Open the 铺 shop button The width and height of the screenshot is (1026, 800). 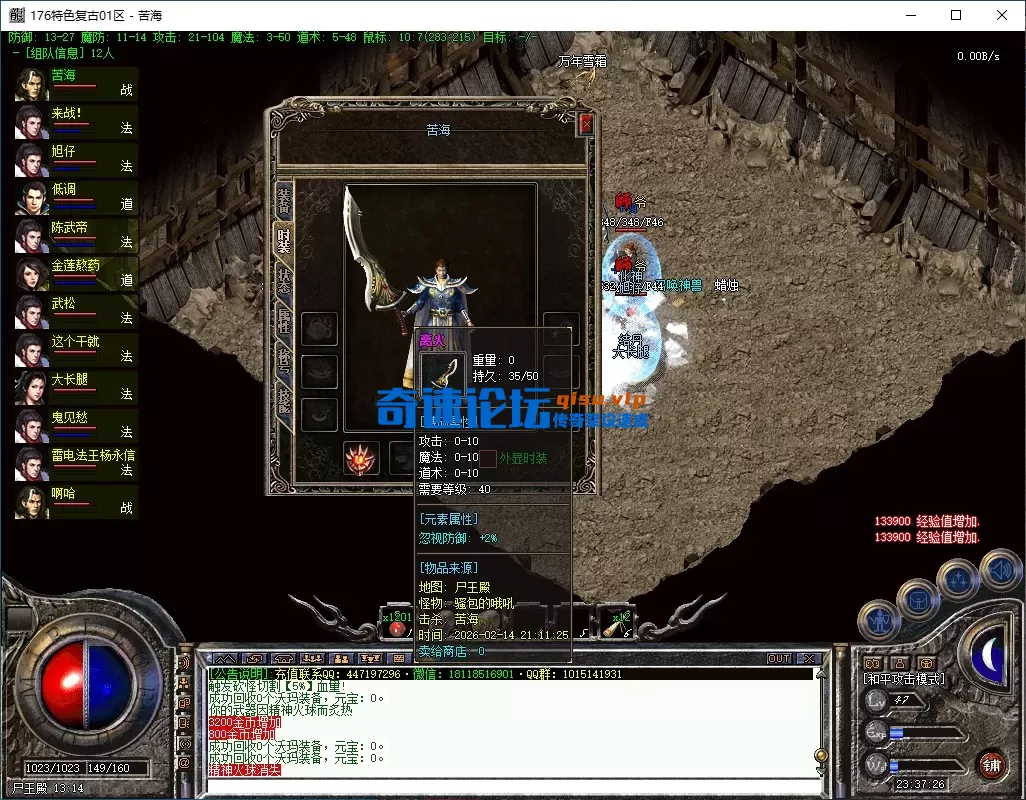point(991,765)
